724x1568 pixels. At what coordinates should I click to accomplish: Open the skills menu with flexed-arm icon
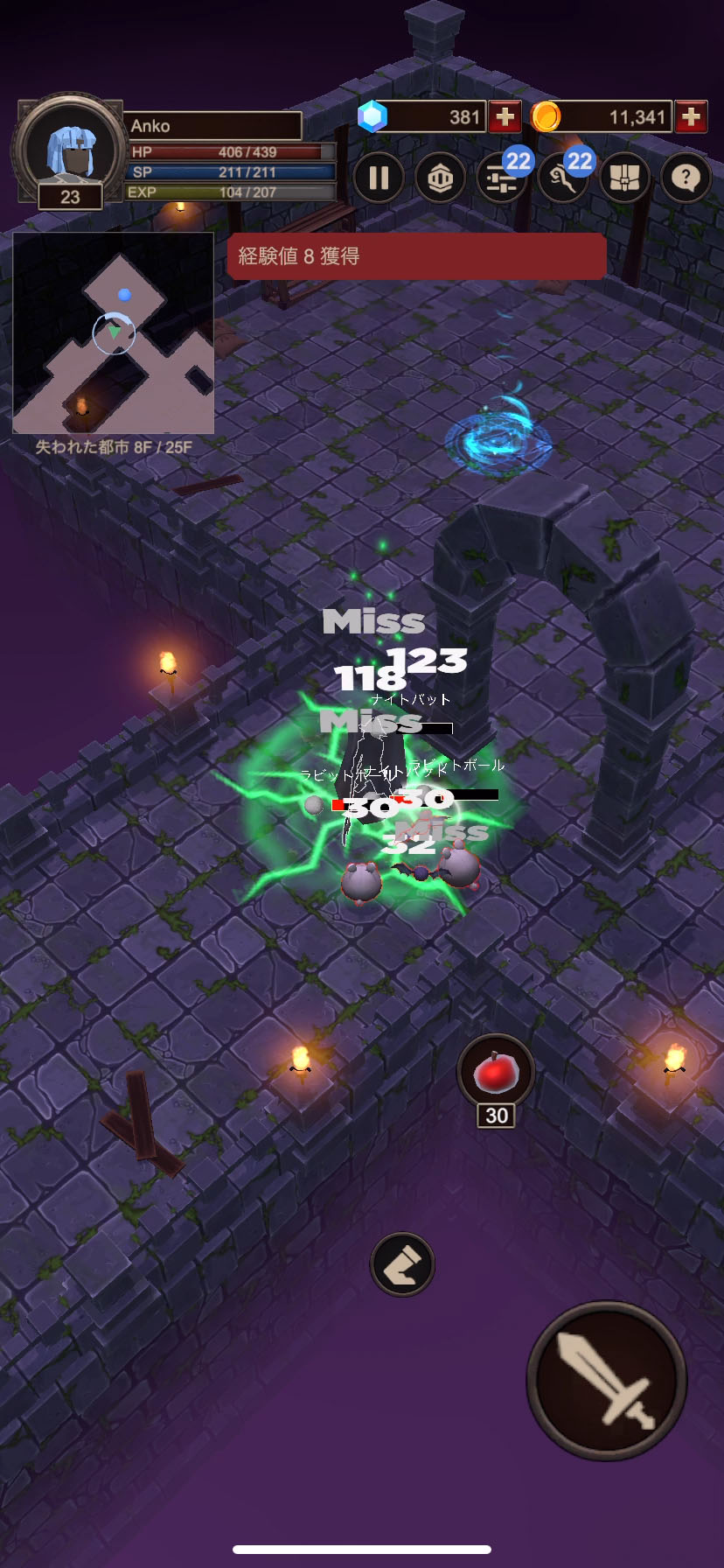click(x=563, y=178)
